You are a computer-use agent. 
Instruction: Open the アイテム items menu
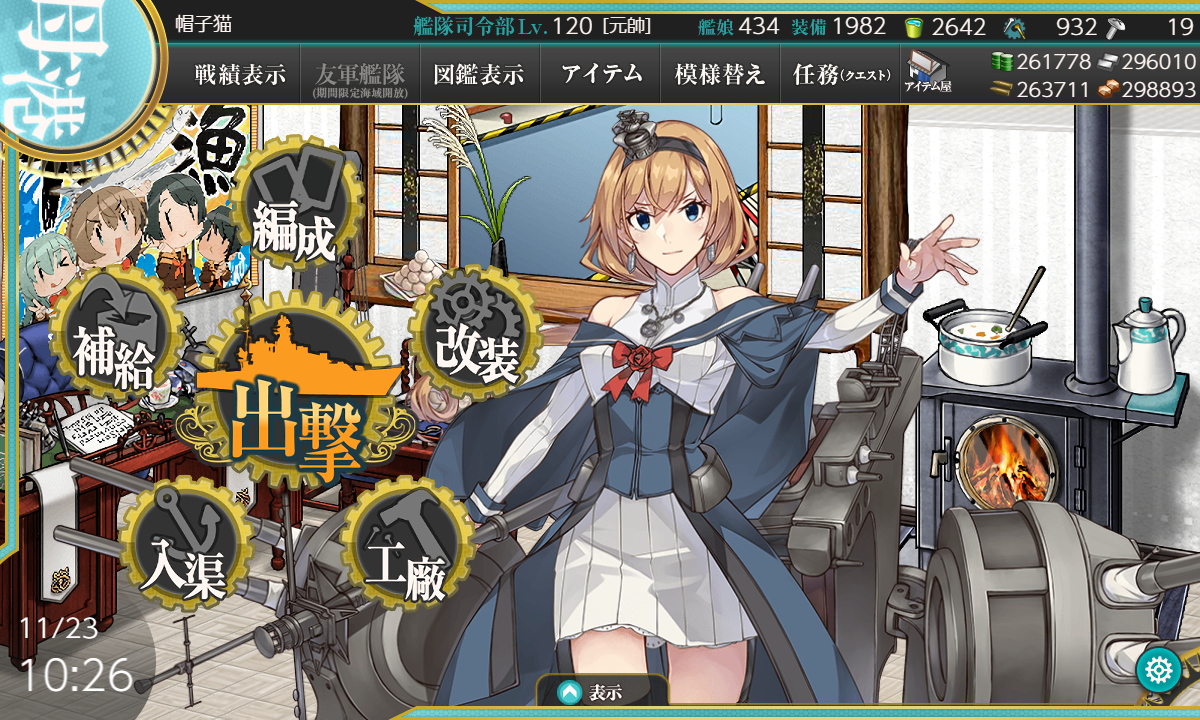[x=601, y=74]
